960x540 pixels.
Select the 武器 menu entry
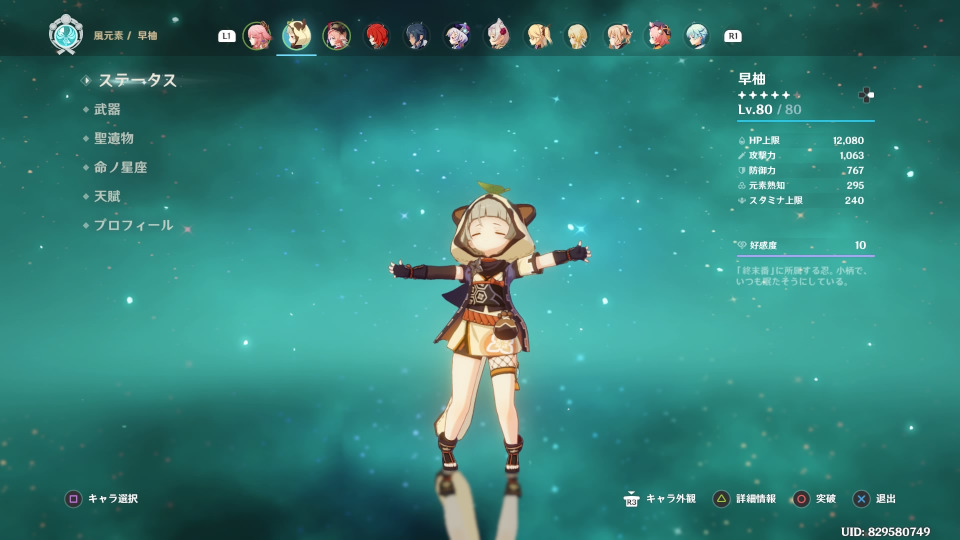107,110
